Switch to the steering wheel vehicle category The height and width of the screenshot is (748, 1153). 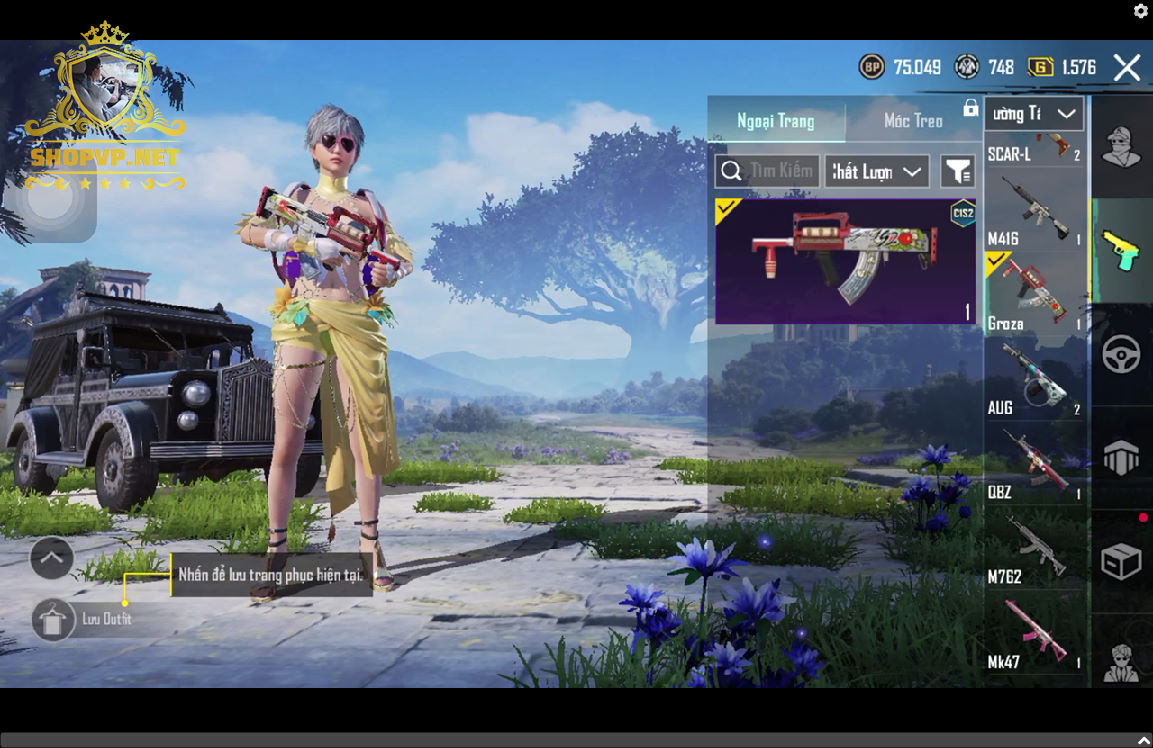1121,354
